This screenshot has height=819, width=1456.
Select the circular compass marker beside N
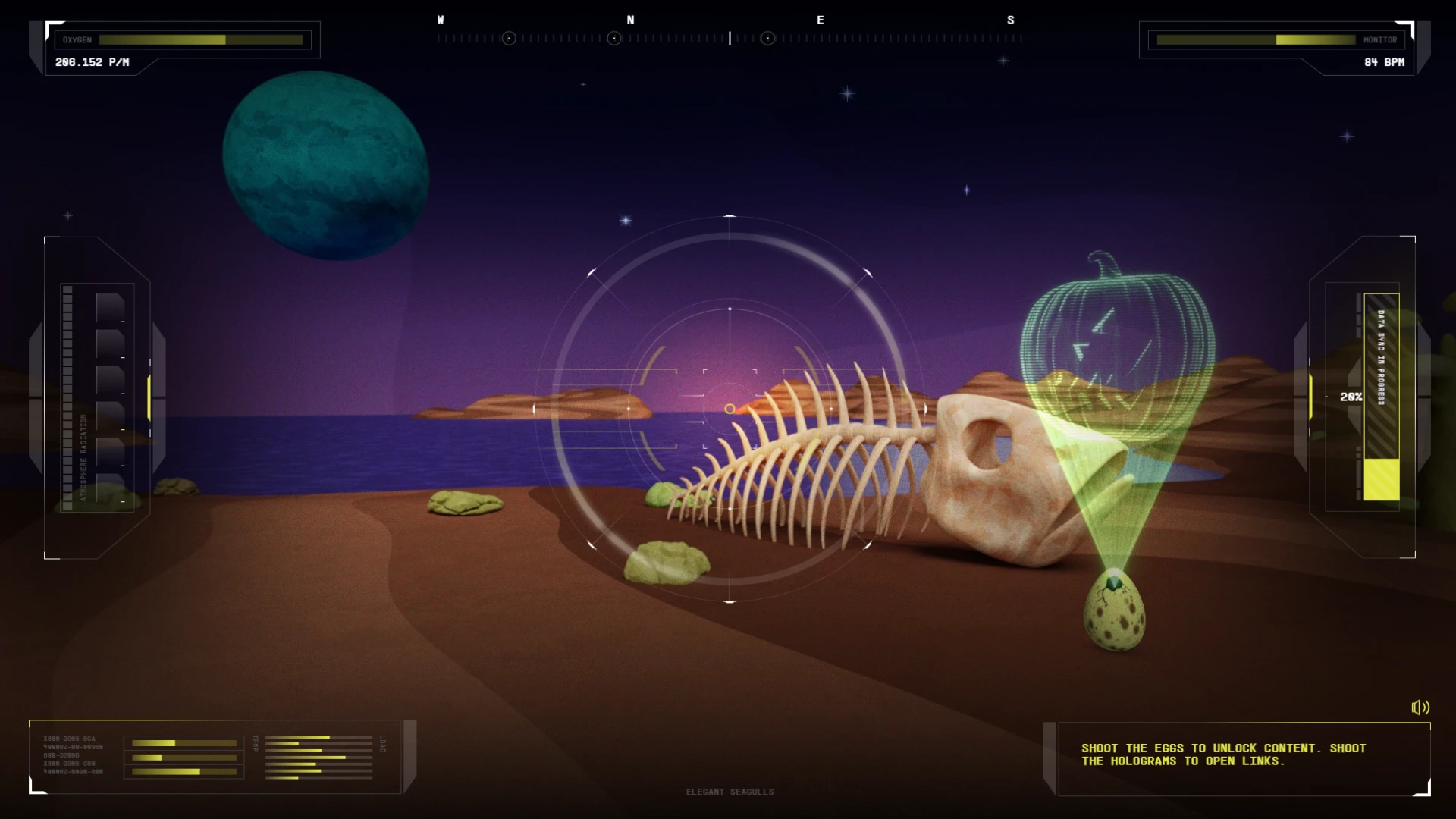coord(613,38)
